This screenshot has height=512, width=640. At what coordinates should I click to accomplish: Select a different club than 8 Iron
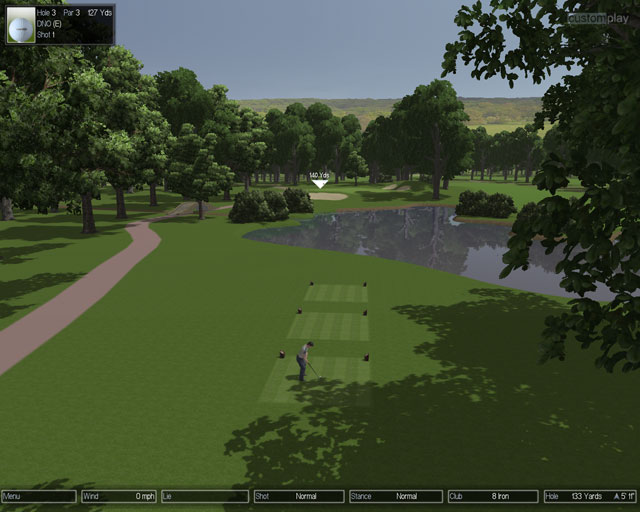(x=492, y=496)
